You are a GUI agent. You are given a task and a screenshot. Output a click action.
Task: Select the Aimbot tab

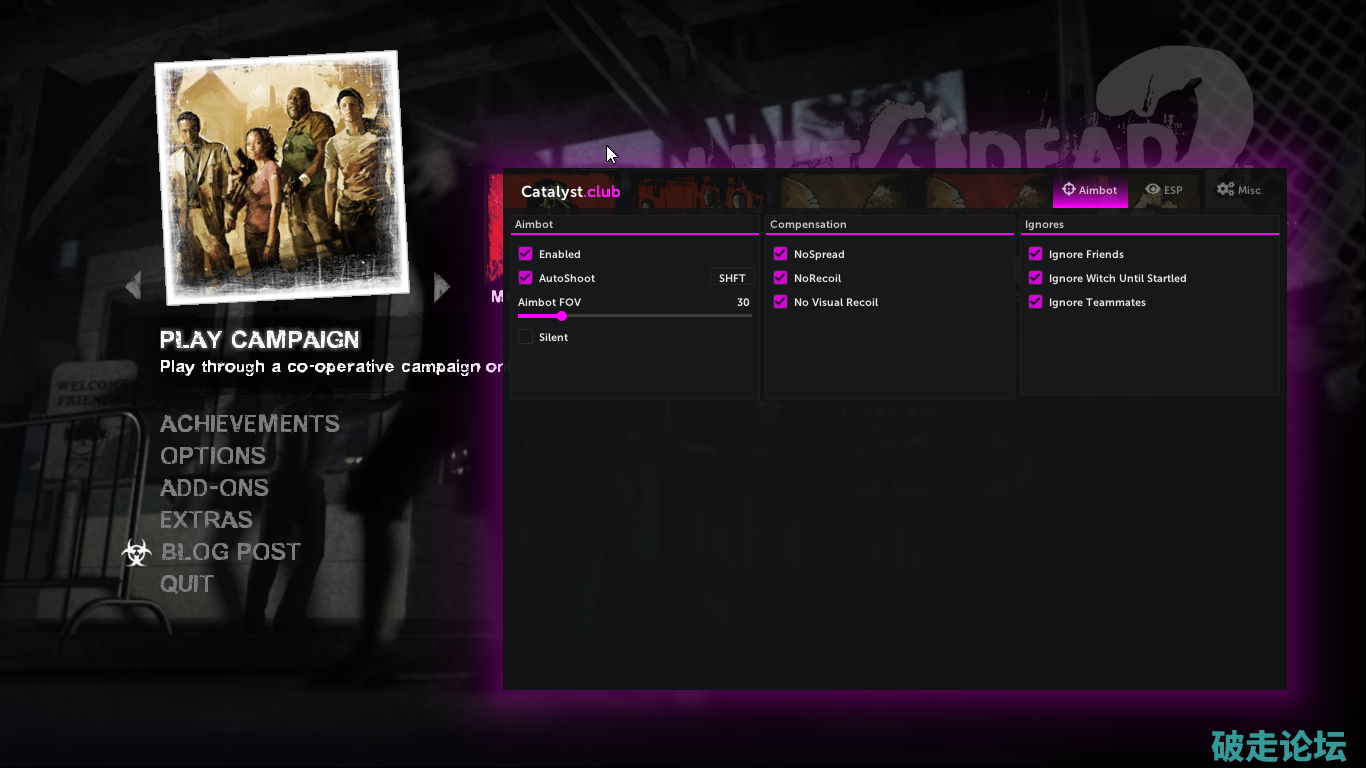pos(1090,190)
